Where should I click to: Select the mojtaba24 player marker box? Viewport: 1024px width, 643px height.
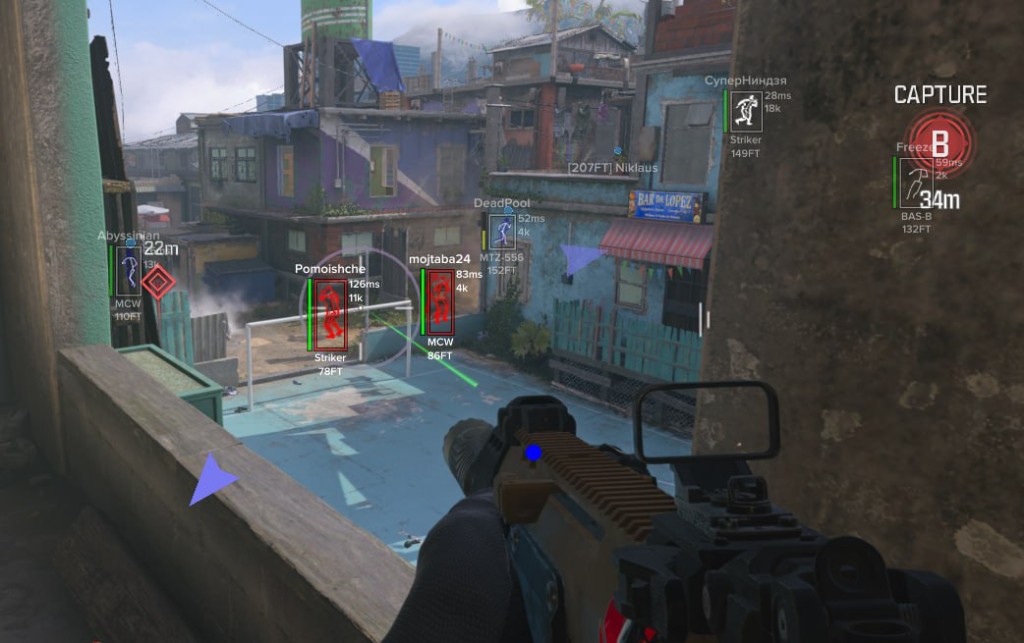tap(440, 302)
